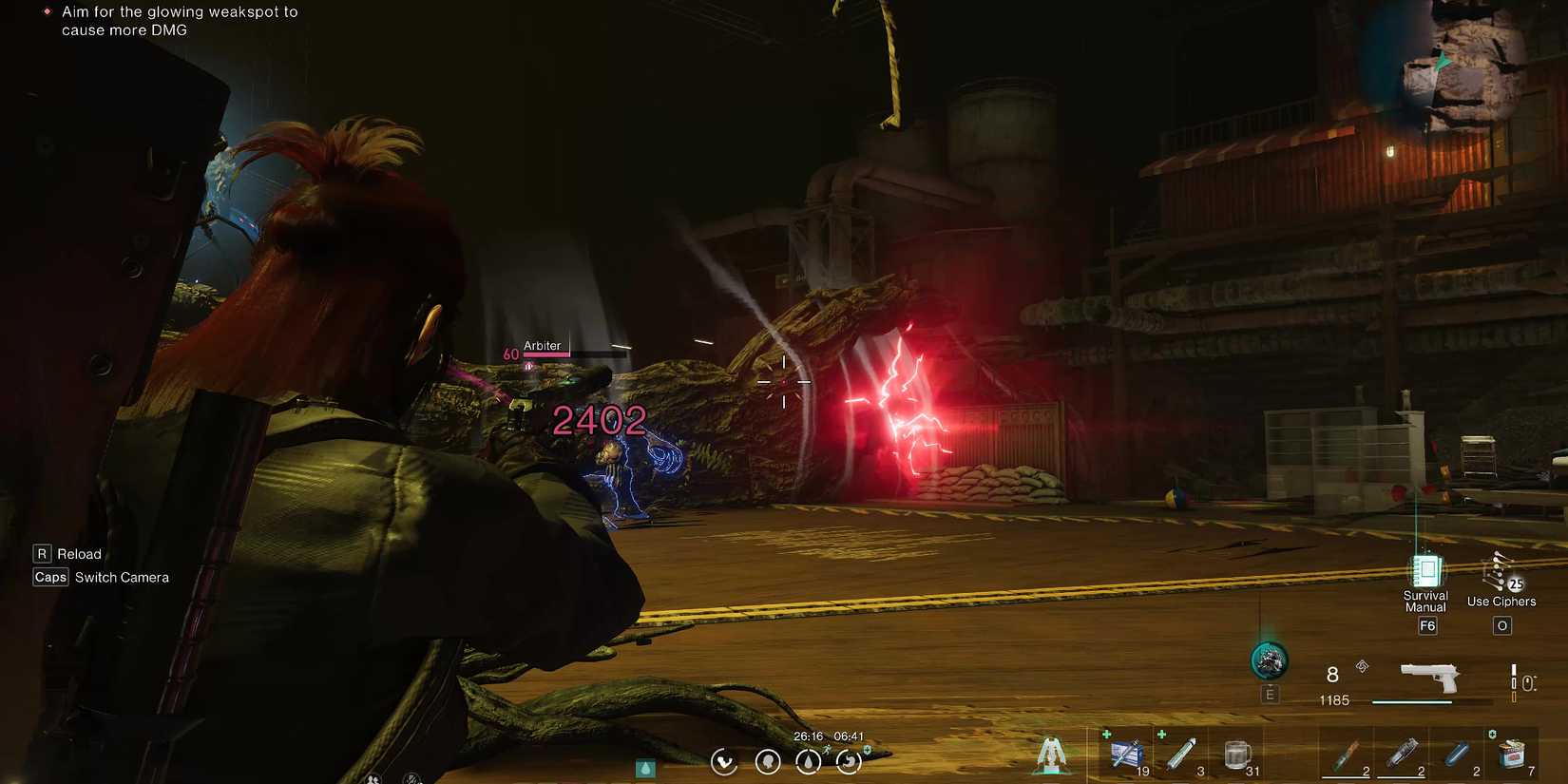Click the sanity head status icon
Screen dimensions: 1568x784
coord(768,762)
